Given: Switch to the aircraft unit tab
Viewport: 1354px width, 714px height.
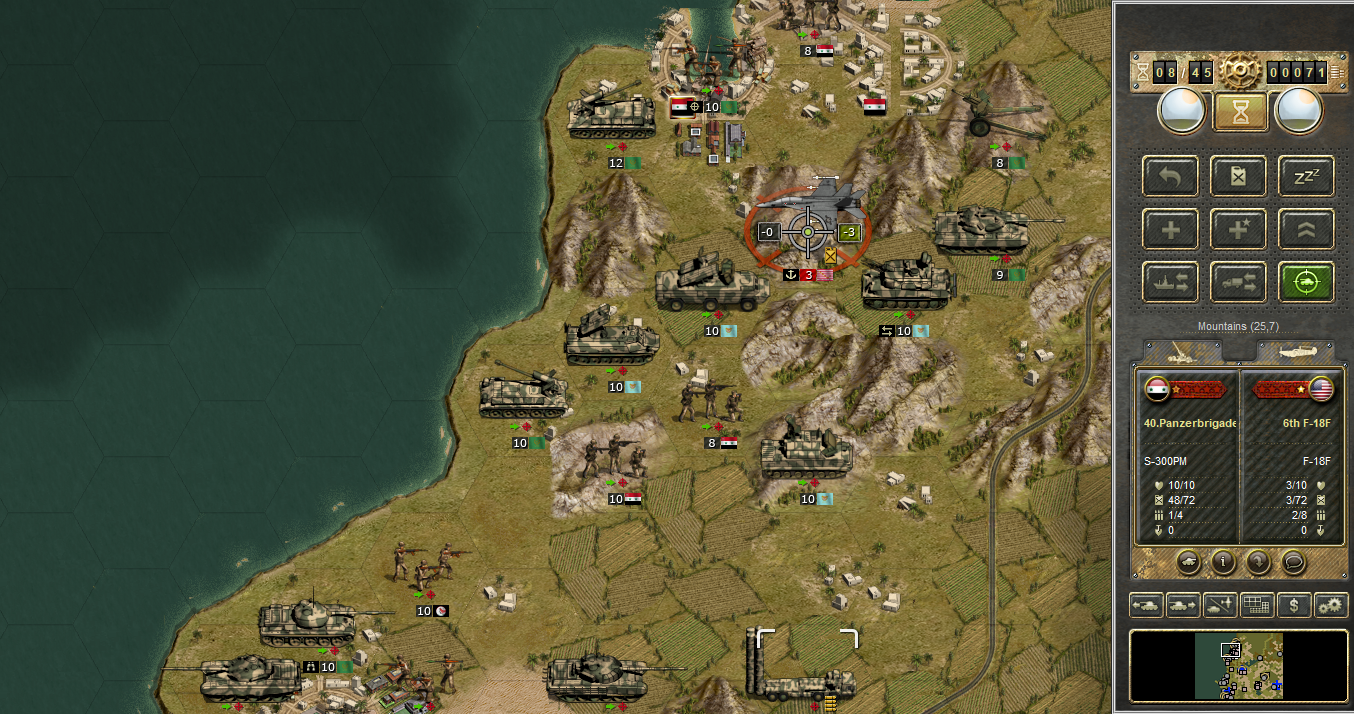Looking at the screenshot, I should [x=1295, y=352].
